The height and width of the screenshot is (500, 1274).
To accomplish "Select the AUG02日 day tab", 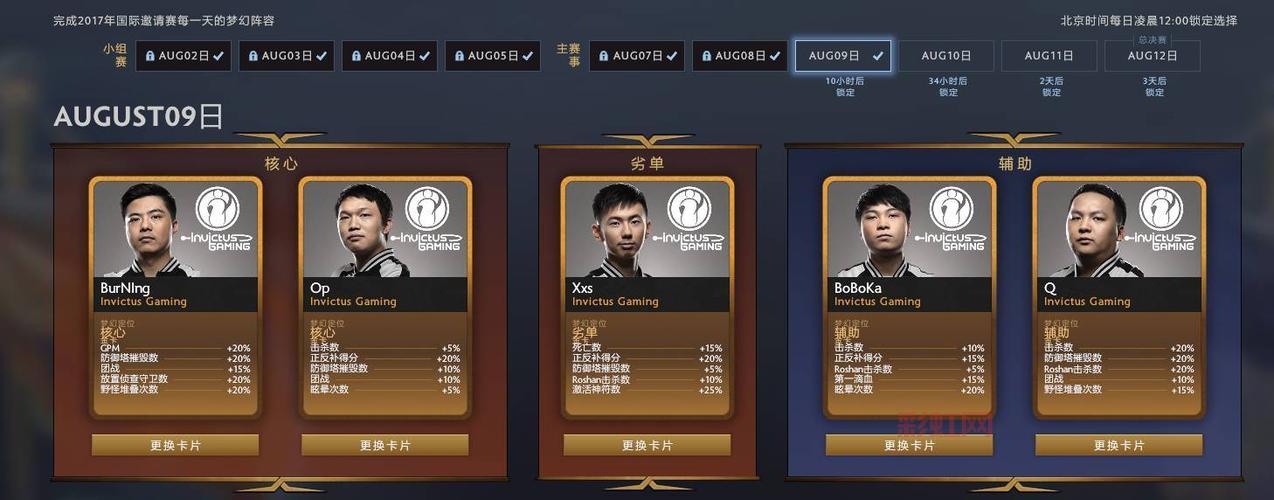I will pos(184,56).
